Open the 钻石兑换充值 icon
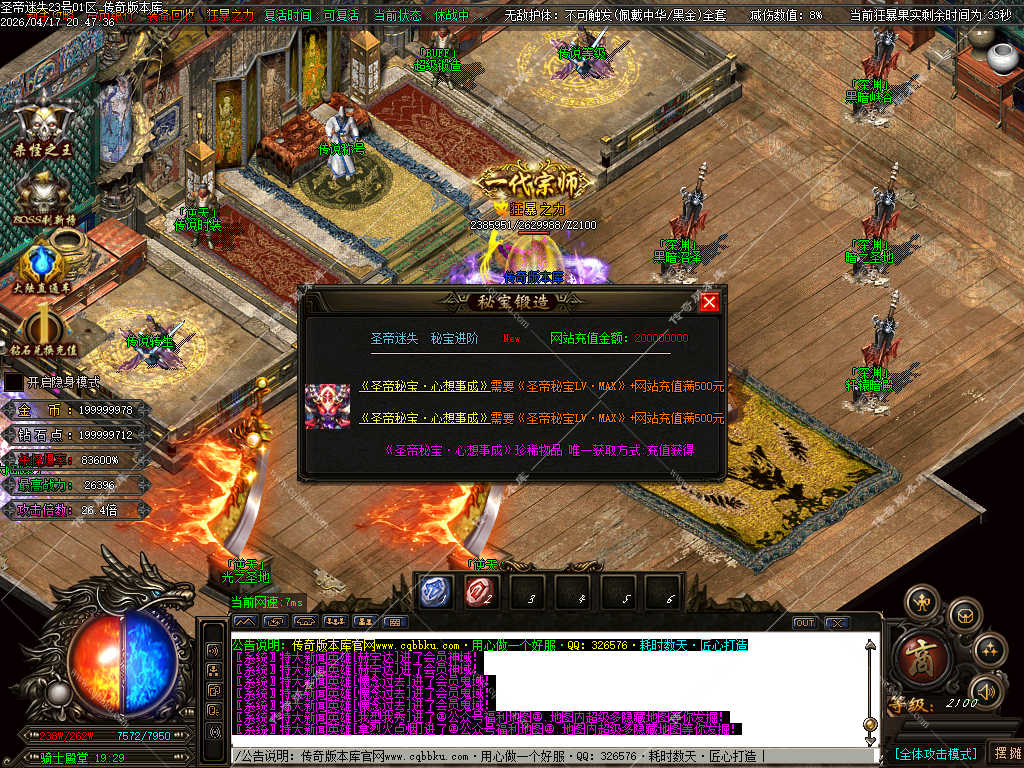The height and width of the screenshot is (768, 1024). coord(43,330)
